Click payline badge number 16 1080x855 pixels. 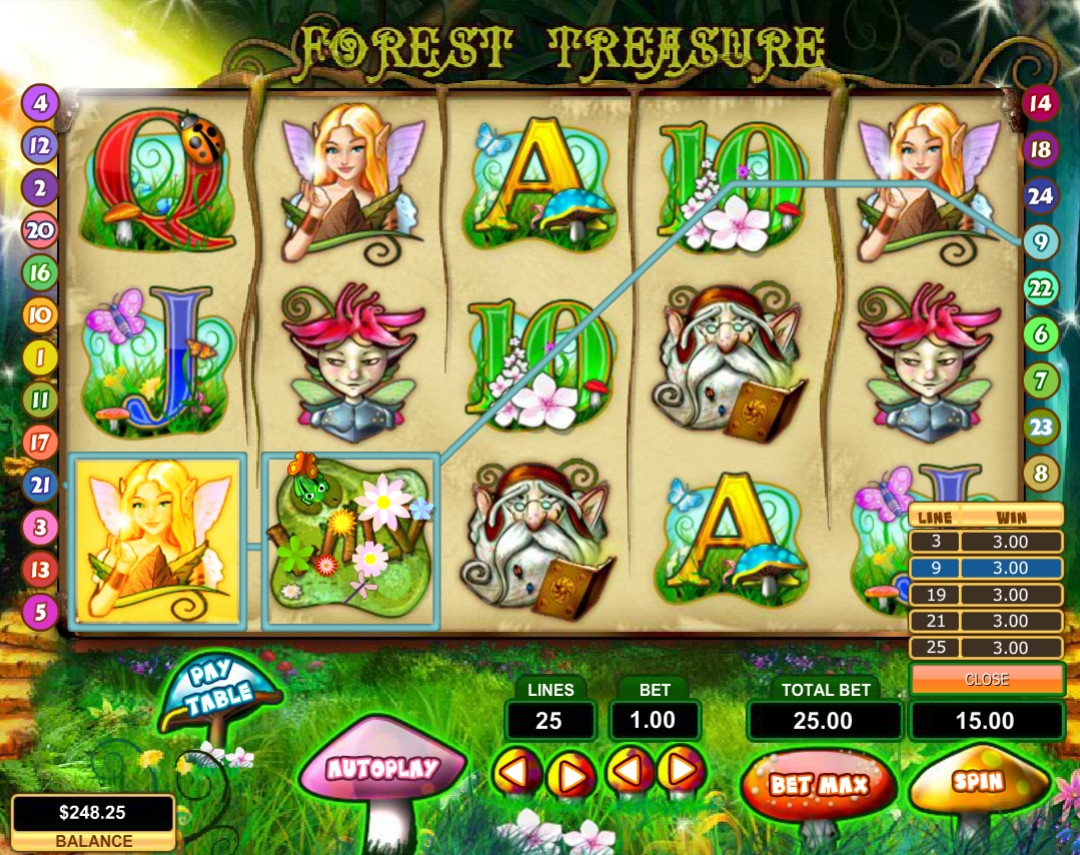coord(40,273)
